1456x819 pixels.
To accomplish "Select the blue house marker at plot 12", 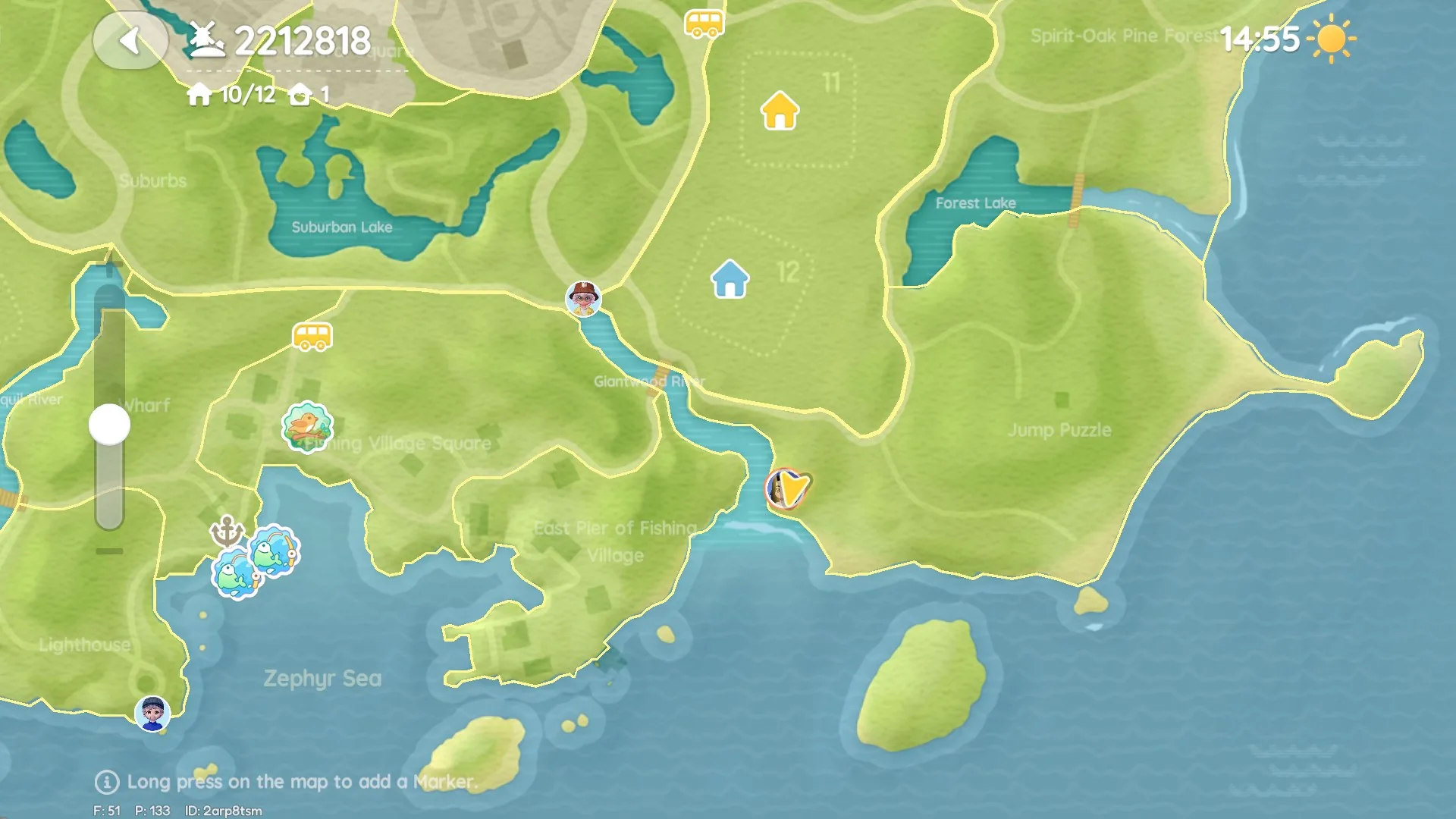I will pyautogui.click(x=730, y=278).
